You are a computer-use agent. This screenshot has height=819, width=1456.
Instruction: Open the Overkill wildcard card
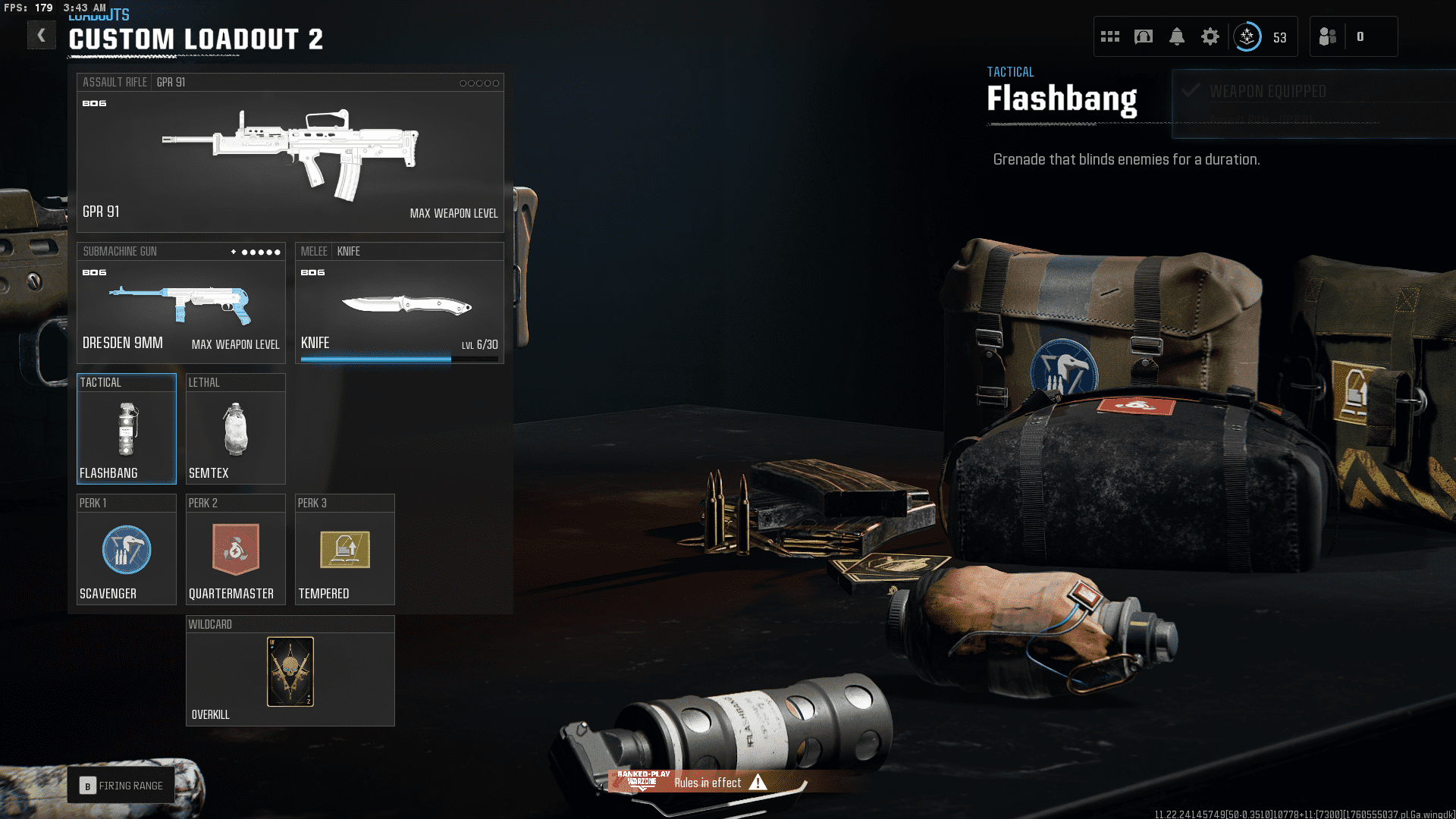(290, 671)
